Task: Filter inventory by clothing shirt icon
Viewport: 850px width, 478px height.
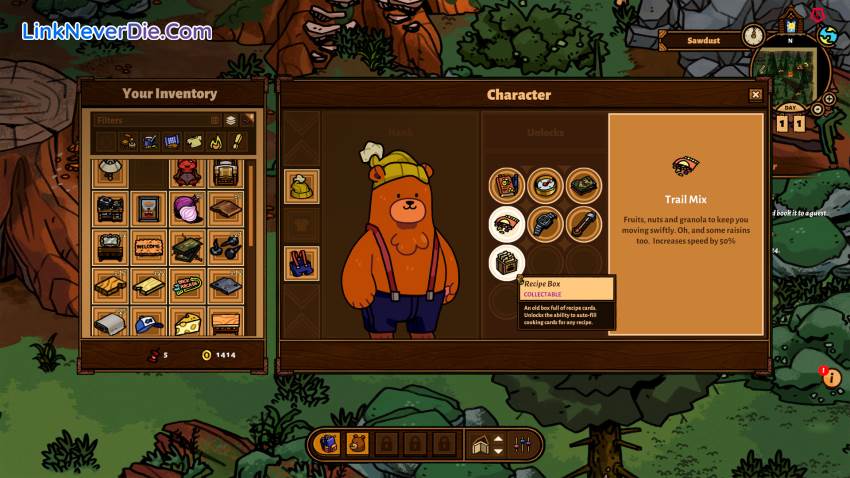Action: coord(194,142)
